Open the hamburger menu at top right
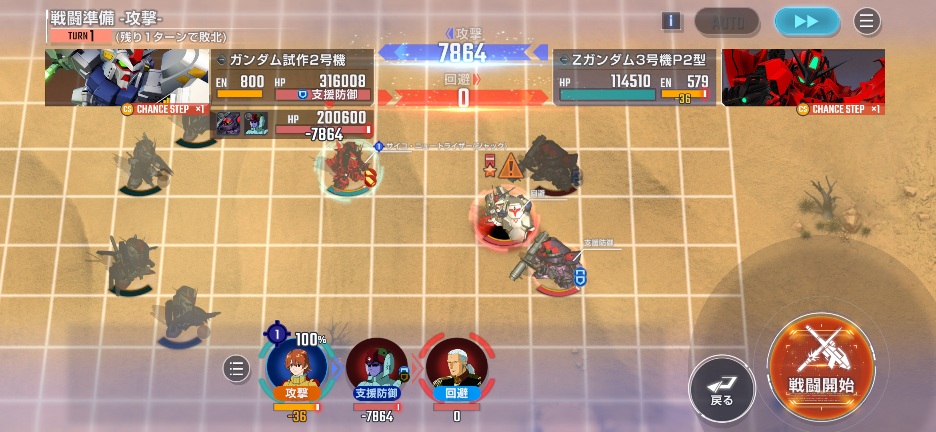The image size is (936, 432). 866,21
